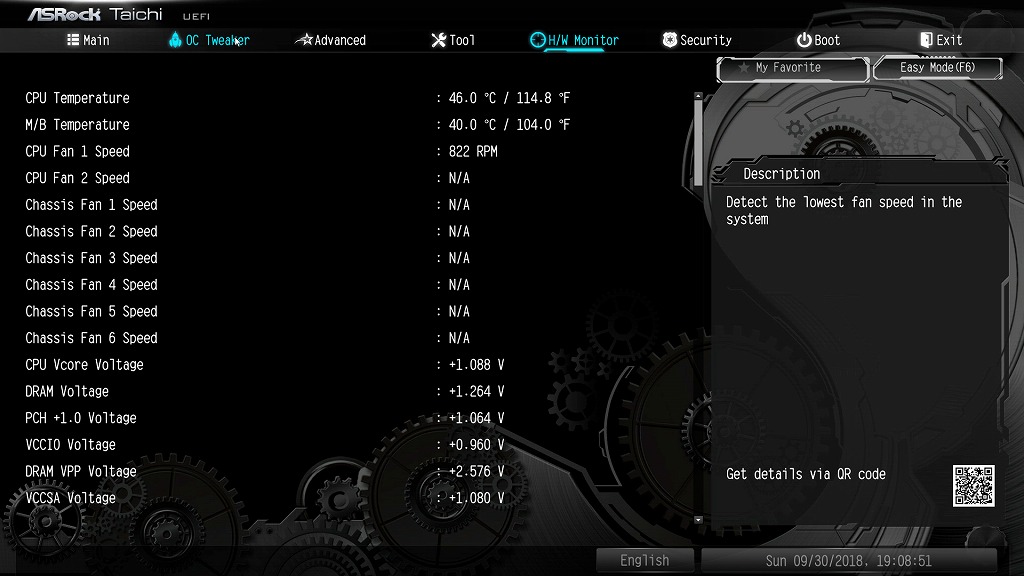Image resolution: width=1024 pixels, height=576 pixels.
Task: Open the Security tab
Action: pos(697,40)
